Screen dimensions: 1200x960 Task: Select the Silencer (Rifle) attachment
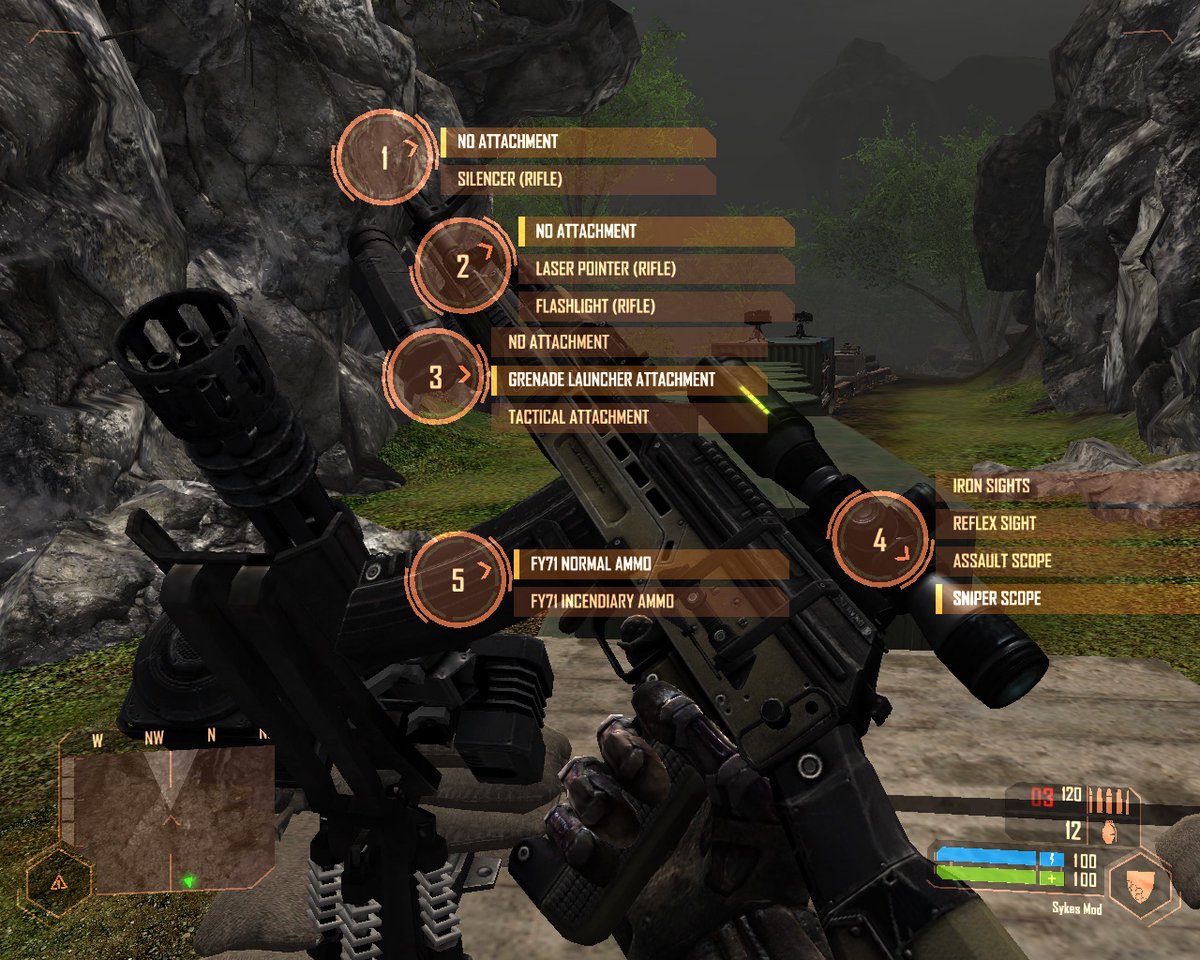578,180
